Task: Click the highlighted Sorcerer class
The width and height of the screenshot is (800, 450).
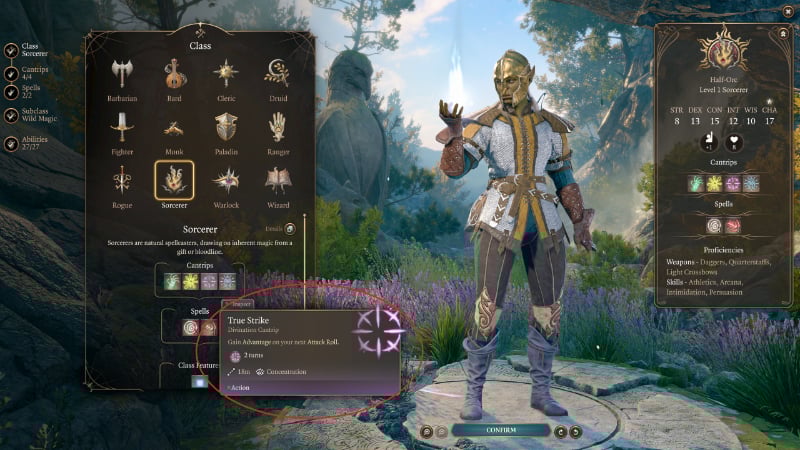Action: click(174, 181)
